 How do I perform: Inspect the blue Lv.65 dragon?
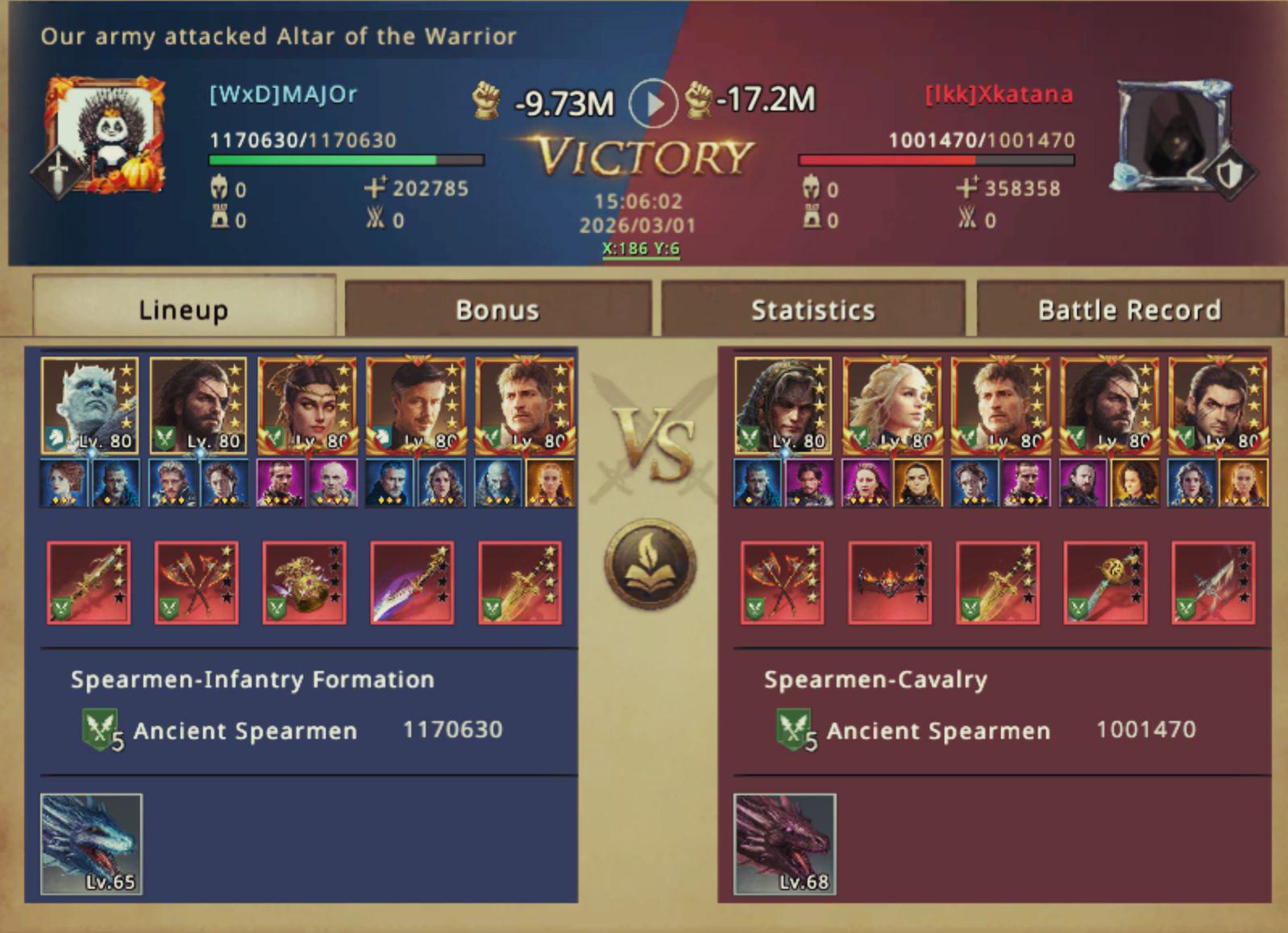[91, 844]
